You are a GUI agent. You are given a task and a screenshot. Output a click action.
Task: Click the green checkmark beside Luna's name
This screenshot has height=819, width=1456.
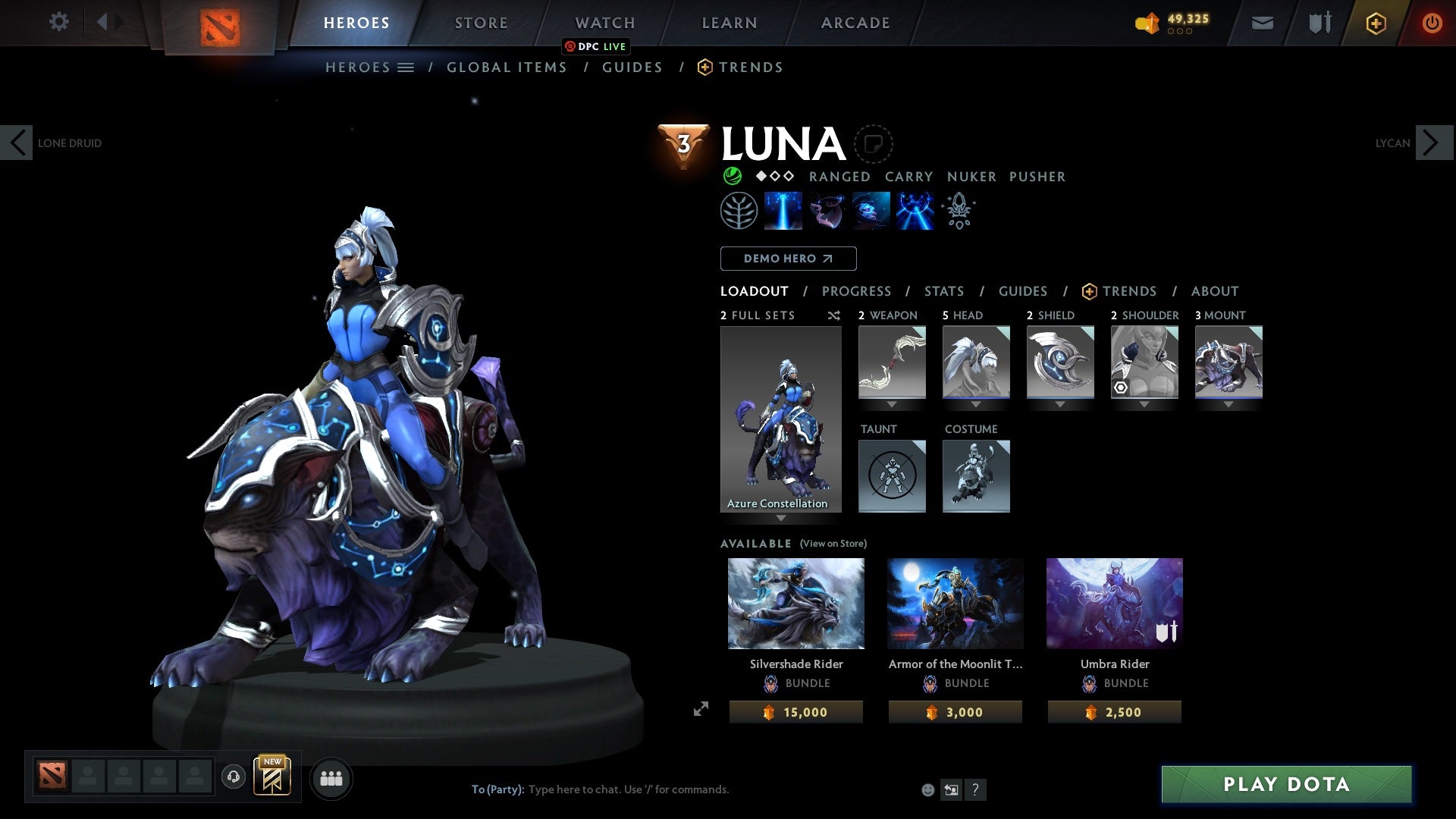pos(733,176)
